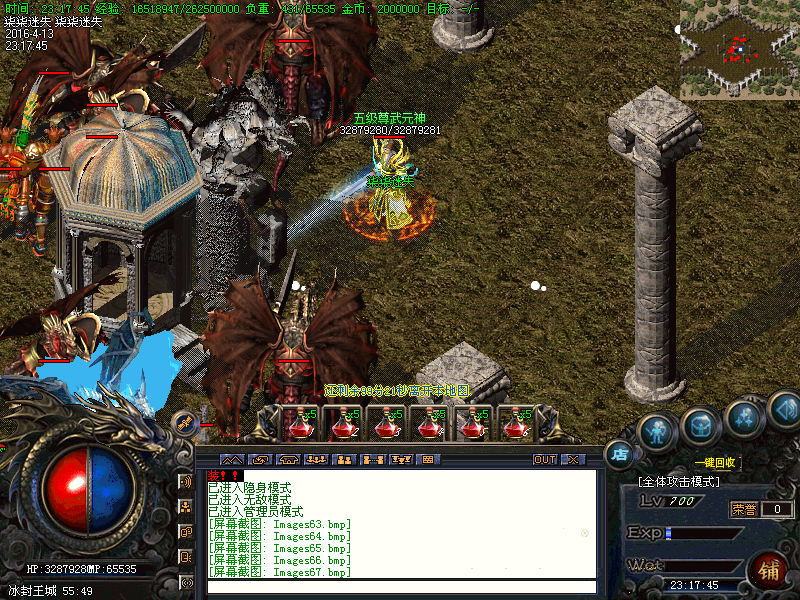Open the shop via the 店 button
Viewport: 800px width, 600px height.
point(619,454)
